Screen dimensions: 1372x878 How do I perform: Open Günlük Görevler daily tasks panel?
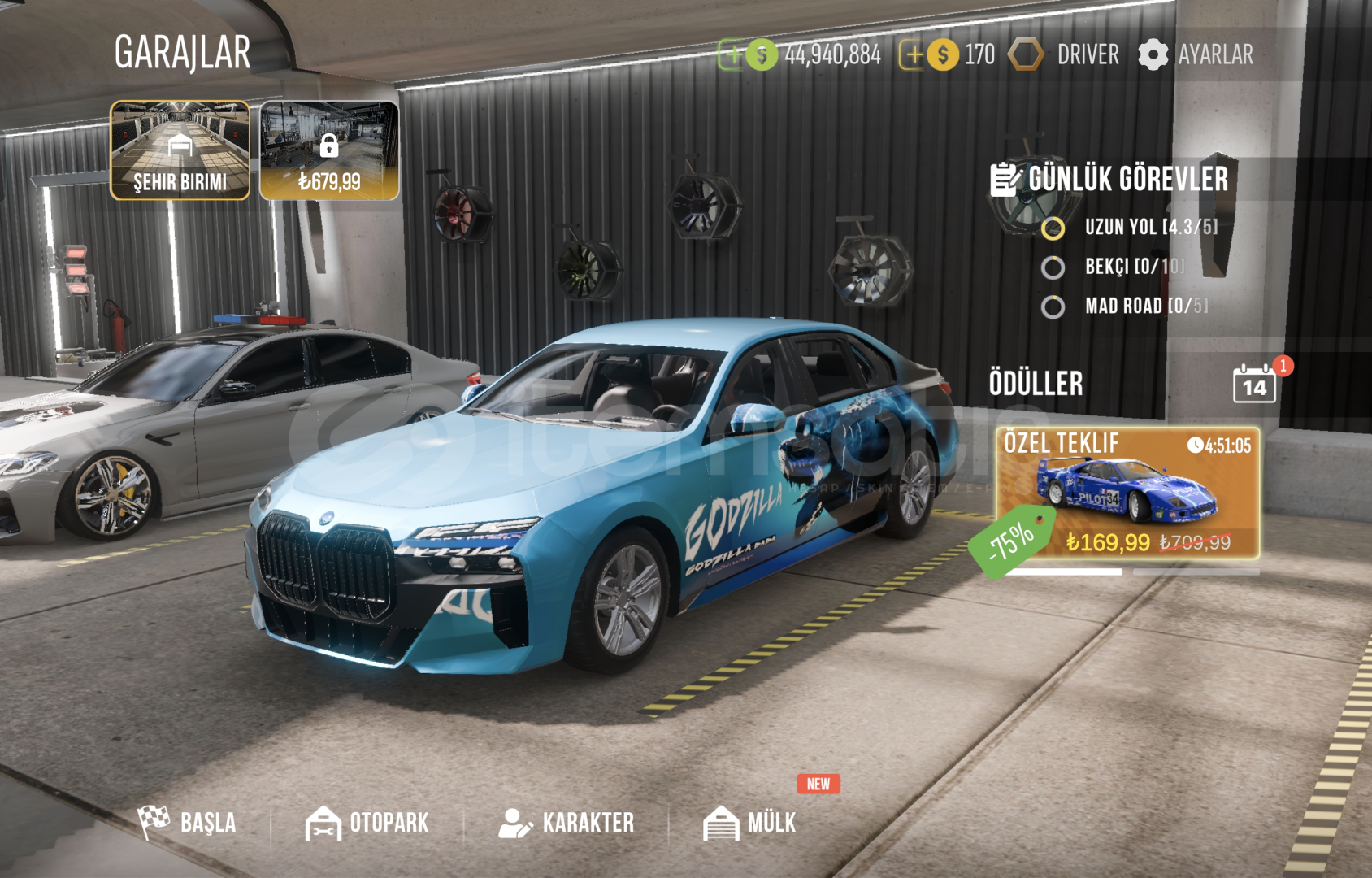[1109, 180]
